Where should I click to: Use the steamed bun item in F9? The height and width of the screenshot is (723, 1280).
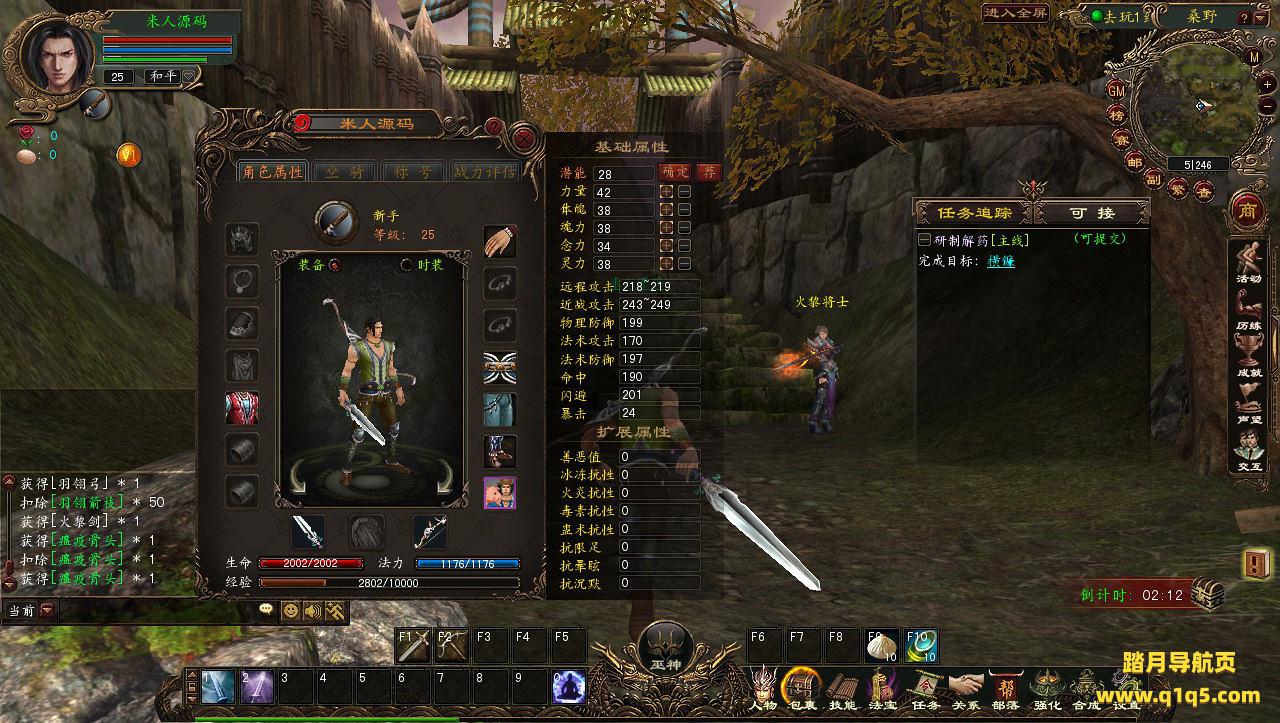pyautogui.click(x=882, y=646)
